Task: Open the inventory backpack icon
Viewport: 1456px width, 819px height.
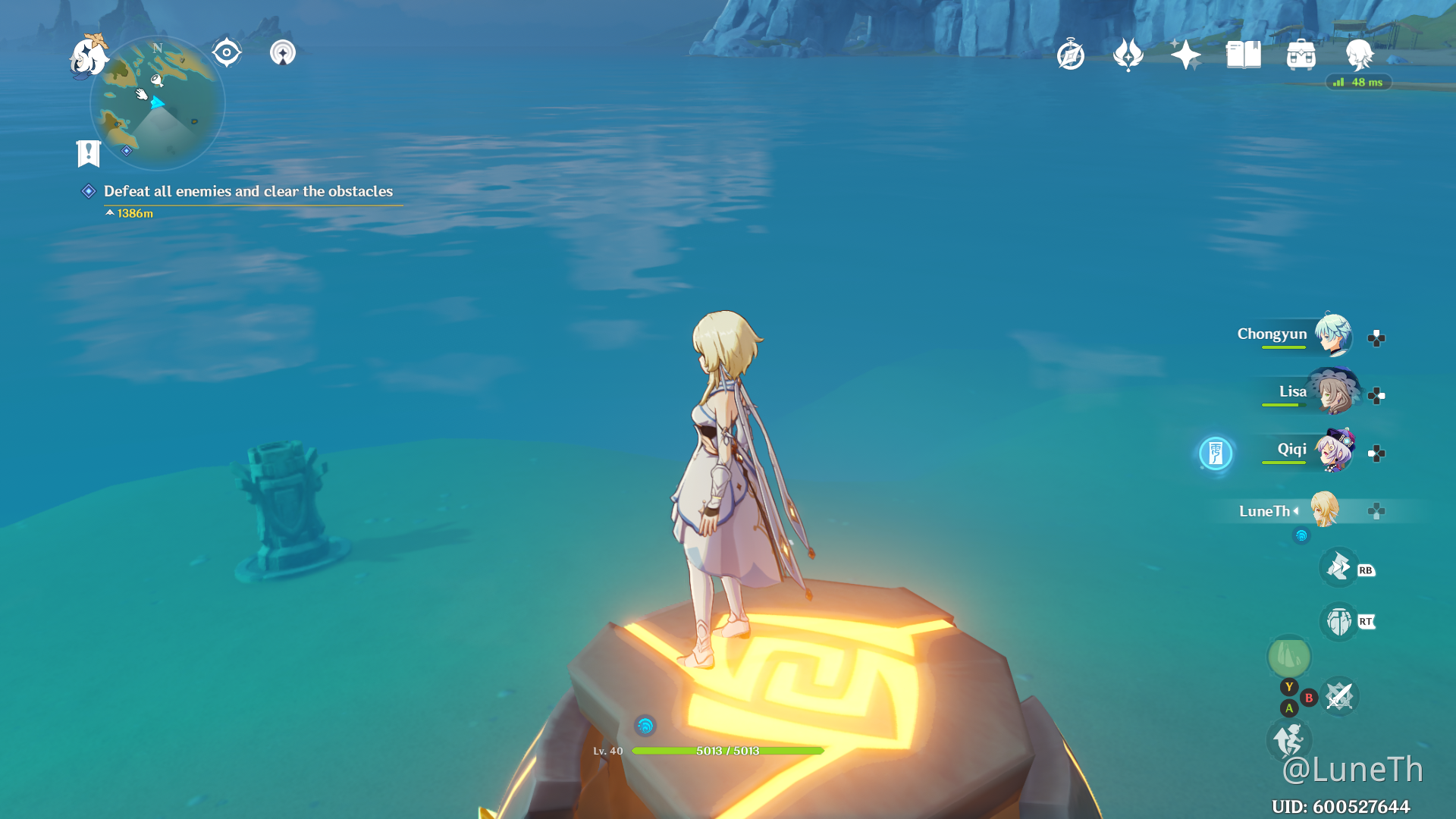Action: tap(1301, 55)
